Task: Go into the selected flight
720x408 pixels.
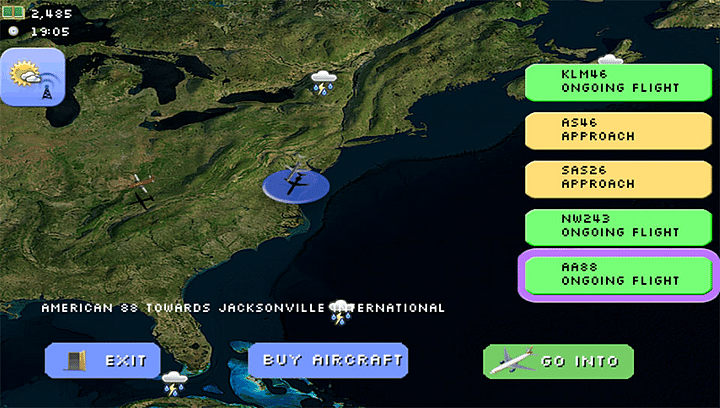Action: [558, 361]
